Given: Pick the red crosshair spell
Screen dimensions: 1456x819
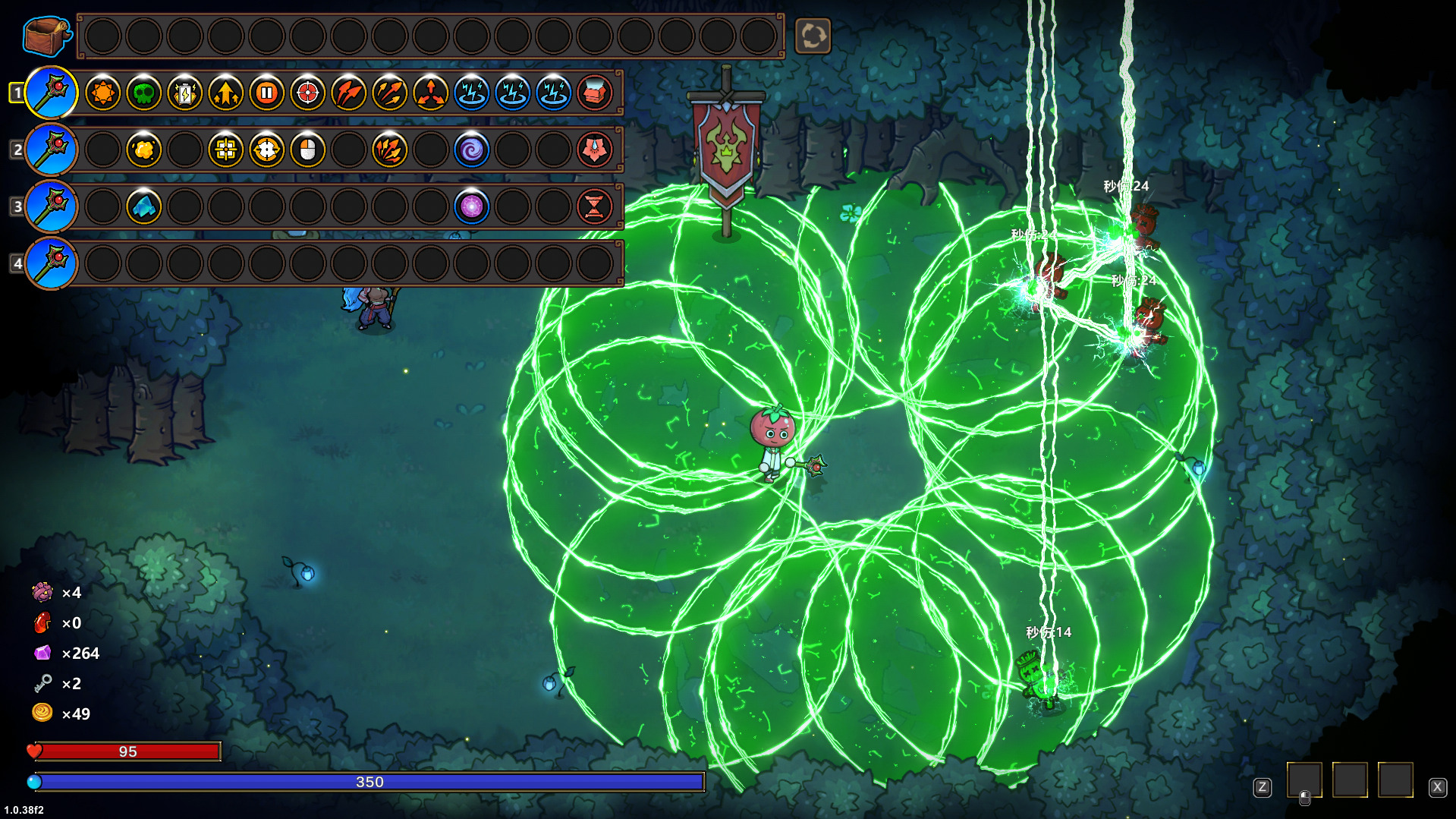Looking at the screenshot, I should pos(308,93).
